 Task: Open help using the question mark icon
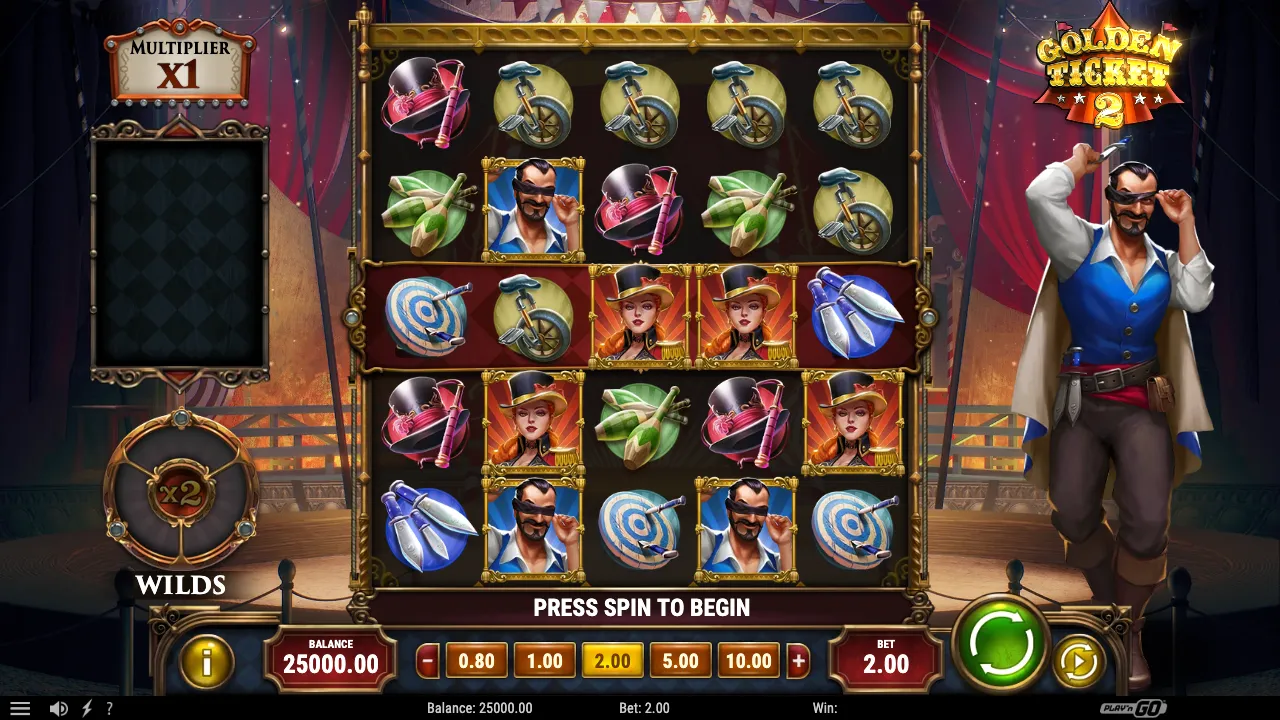tap(110, 708)
